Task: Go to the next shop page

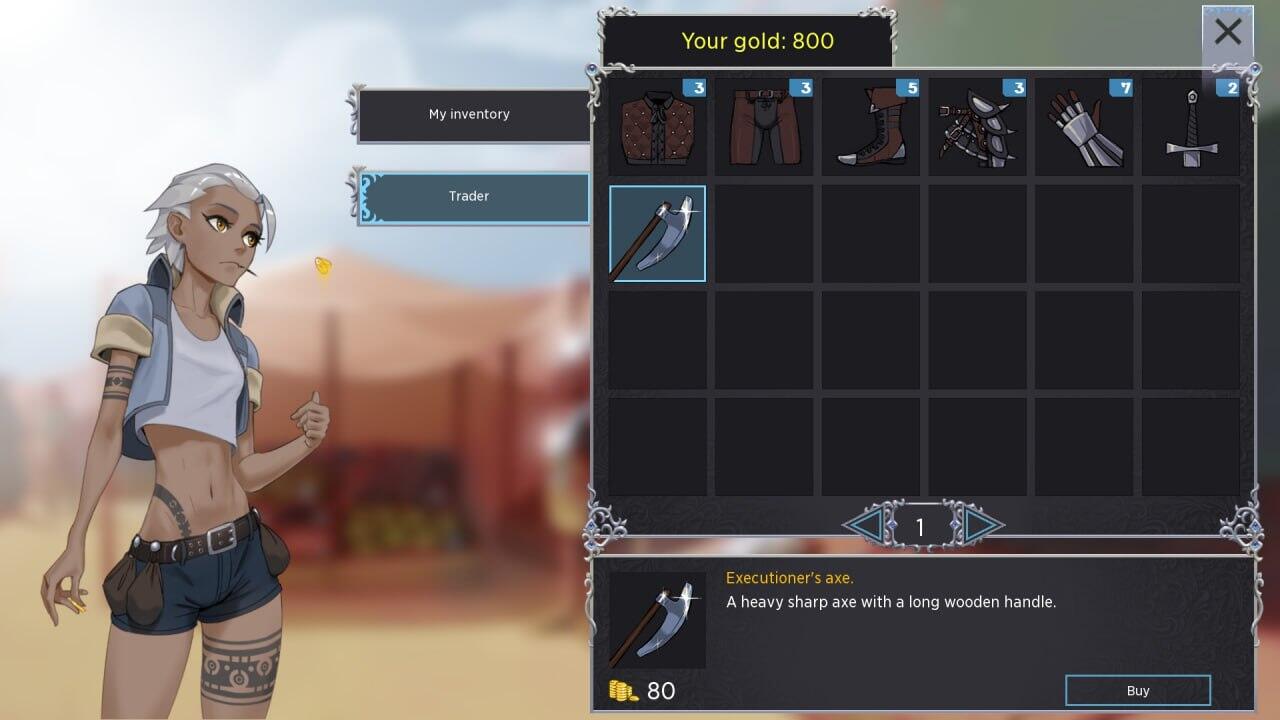Action: click(981, 524)
